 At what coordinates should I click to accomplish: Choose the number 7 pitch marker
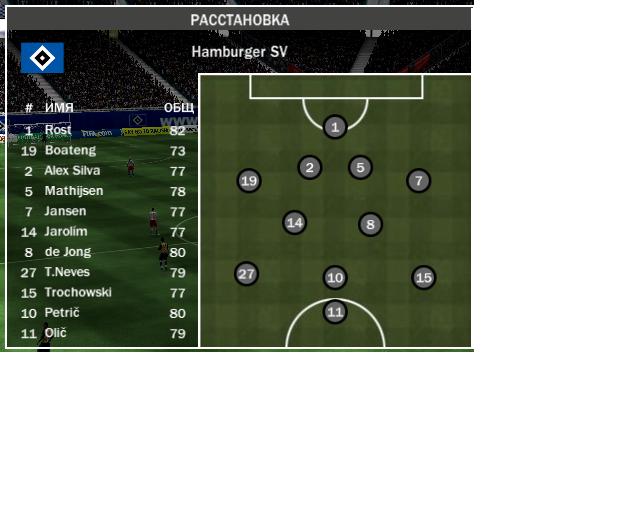(418, 181)
